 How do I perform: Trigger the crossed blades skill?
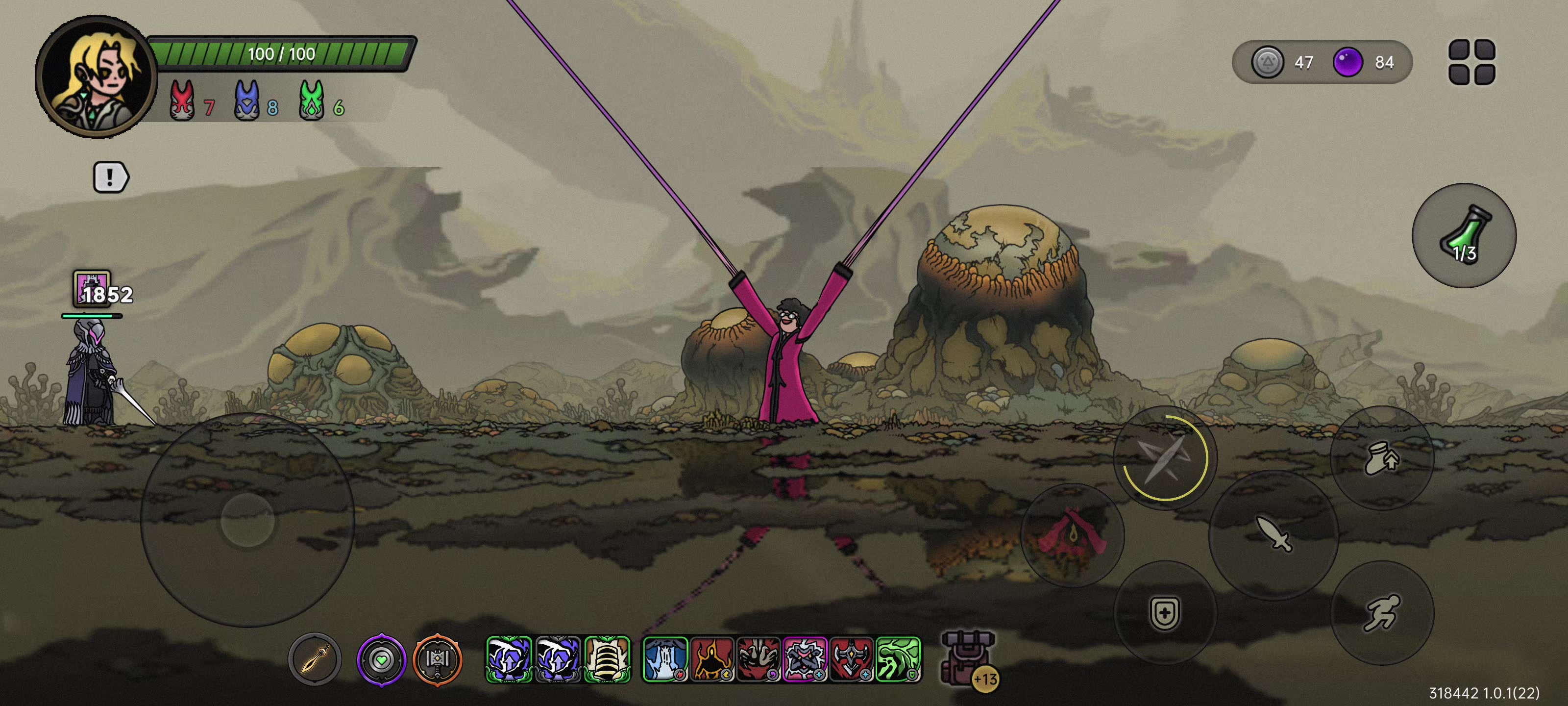pyautogui.click(x=1164, y=457)
